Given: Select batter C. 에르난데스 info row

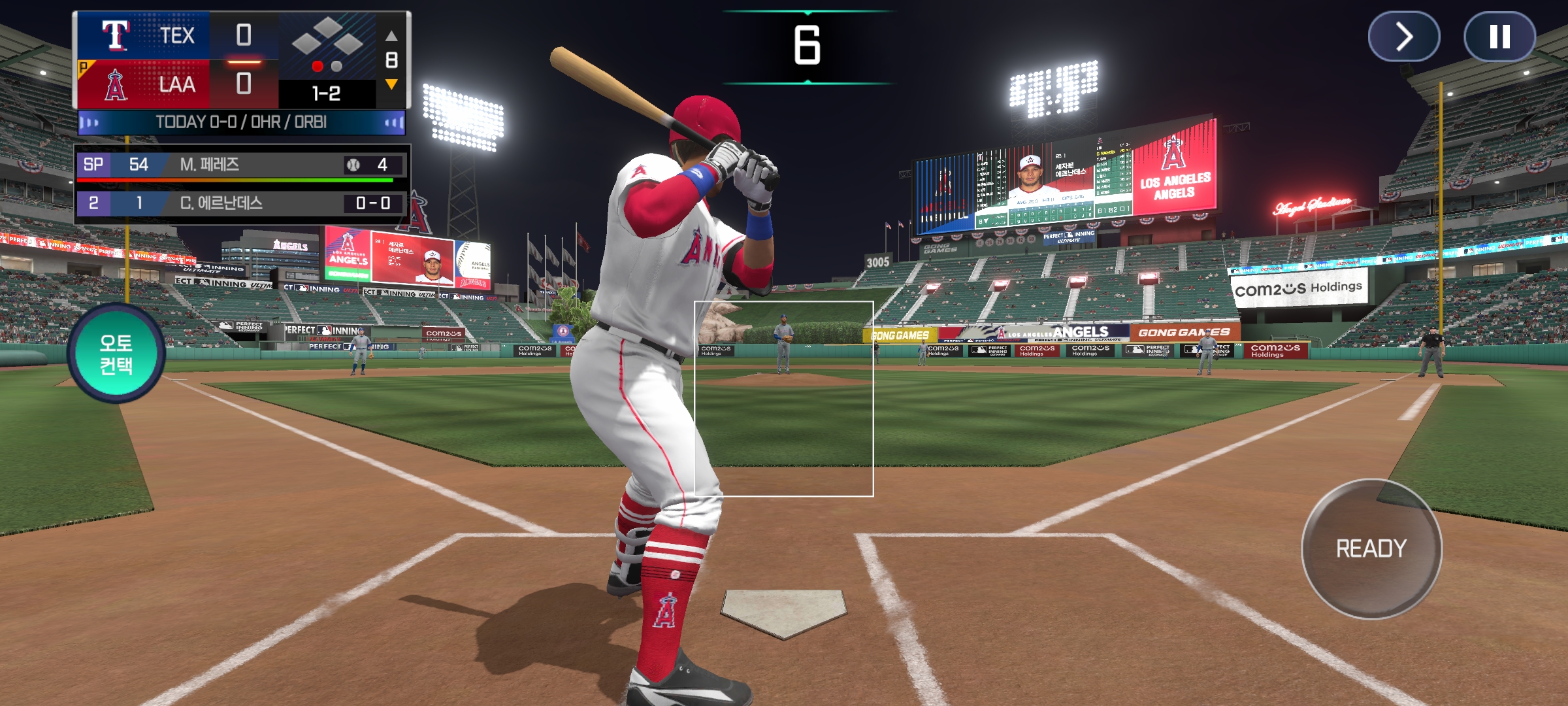Looking at the screenshot, I should [242, 203].
